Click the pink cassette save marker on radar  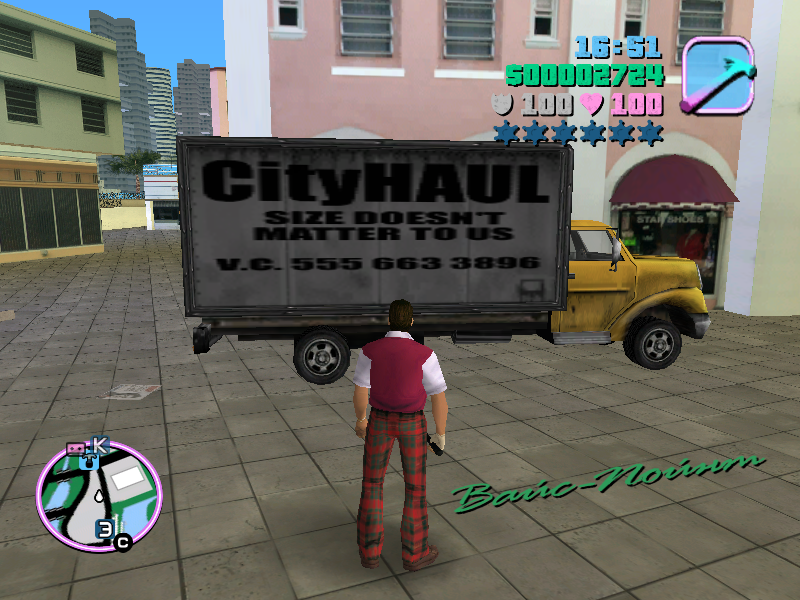point(76,450)
